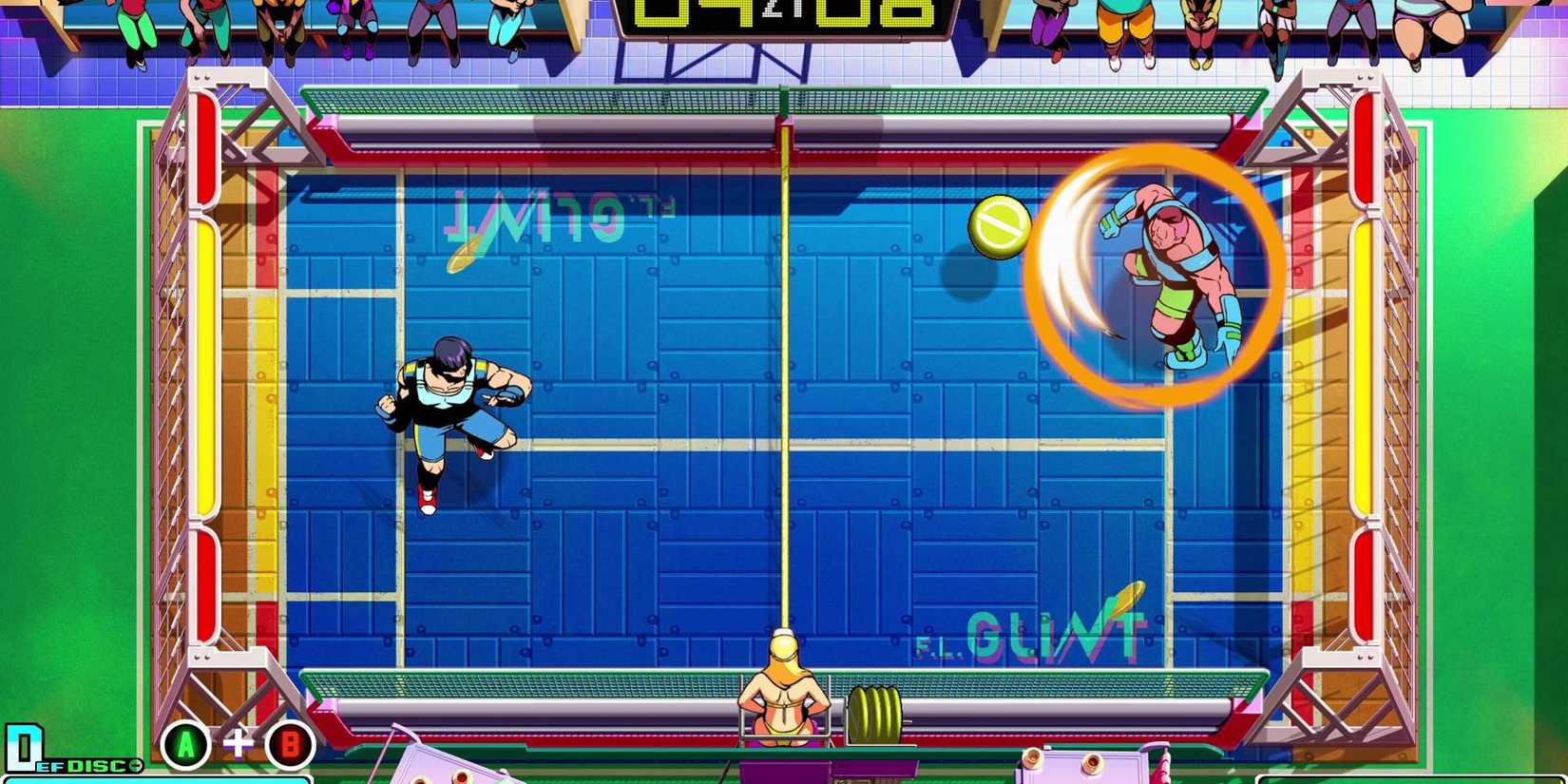The image size is (1568, 784).
Task: Click the green A button prompt
Action: 184,742
